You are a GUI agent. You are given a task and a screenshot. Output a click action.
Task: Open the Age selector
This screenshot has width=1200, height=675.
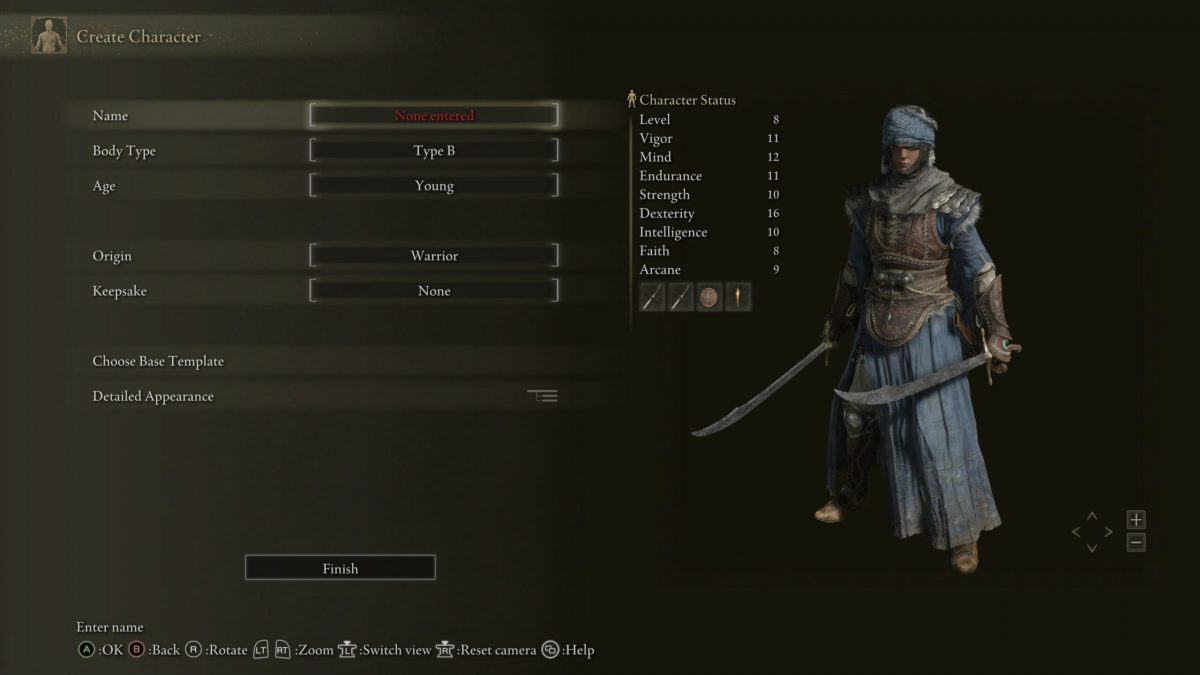pos(434,186)
